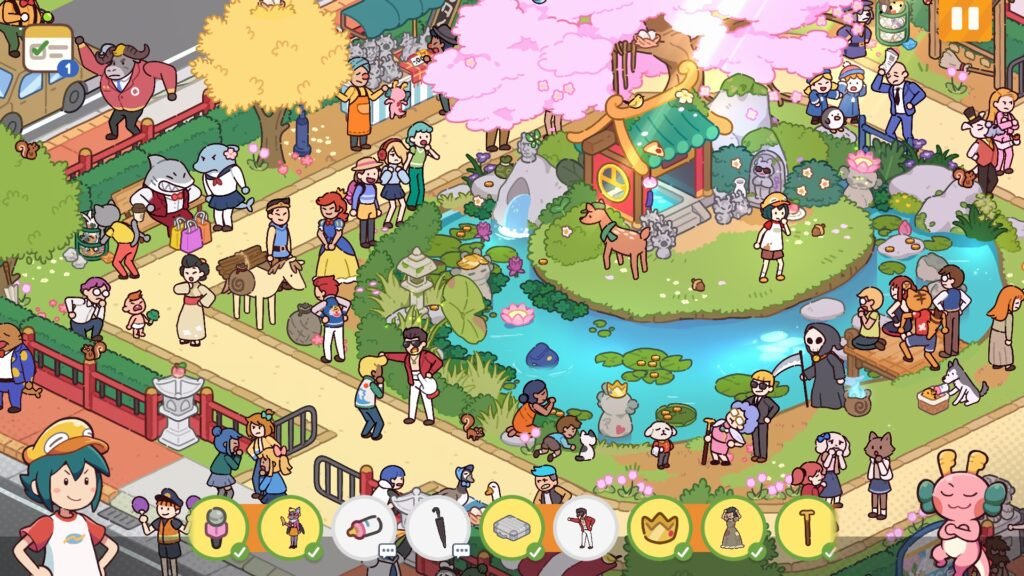Choose the baby bottle target item

click(x=364, y=527)
